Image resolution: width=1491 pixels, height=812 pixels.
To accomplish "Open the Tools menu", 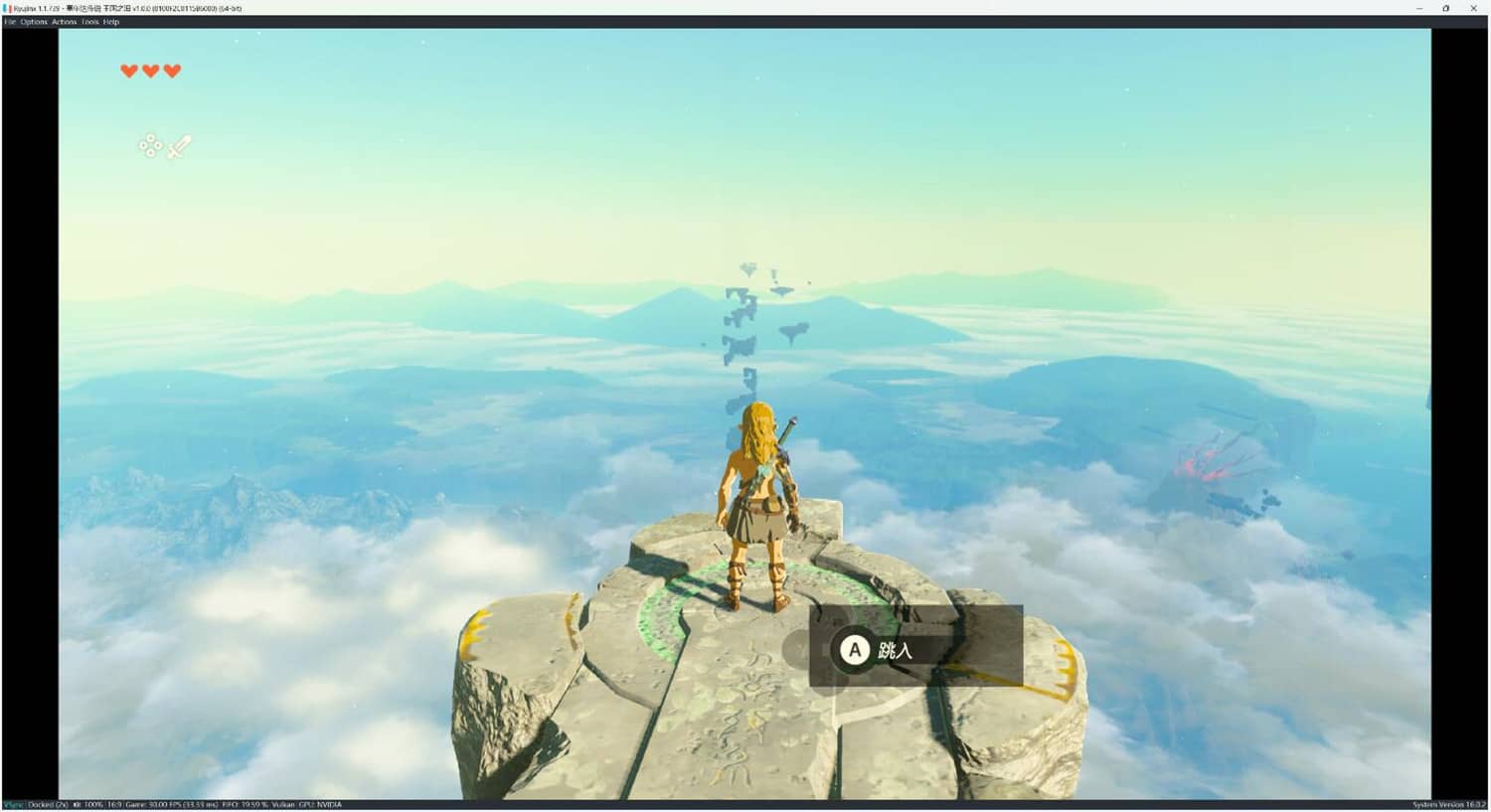I will point(89,21).
